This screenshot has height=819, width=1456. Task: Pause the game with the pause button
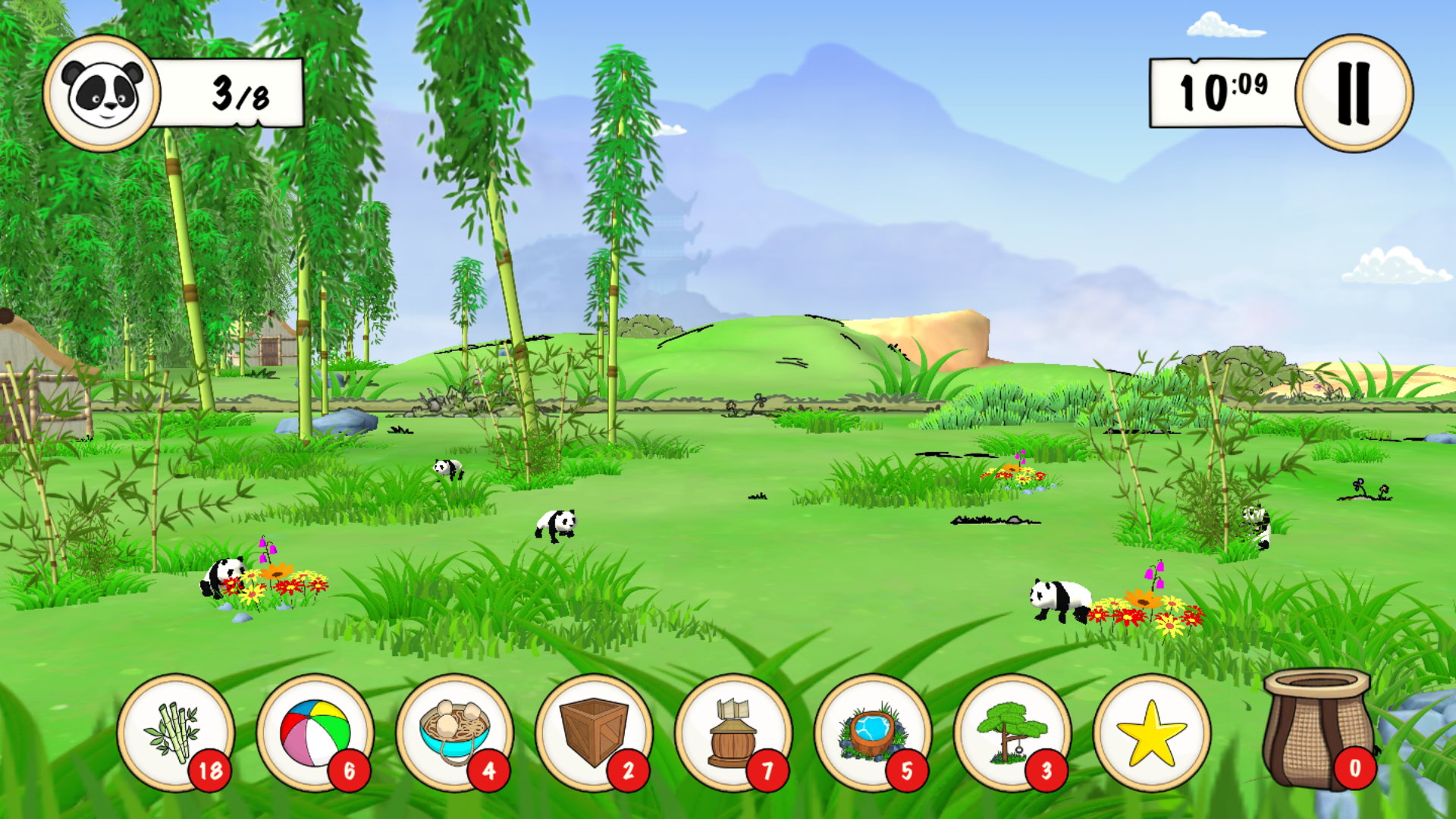point(1354,93)
